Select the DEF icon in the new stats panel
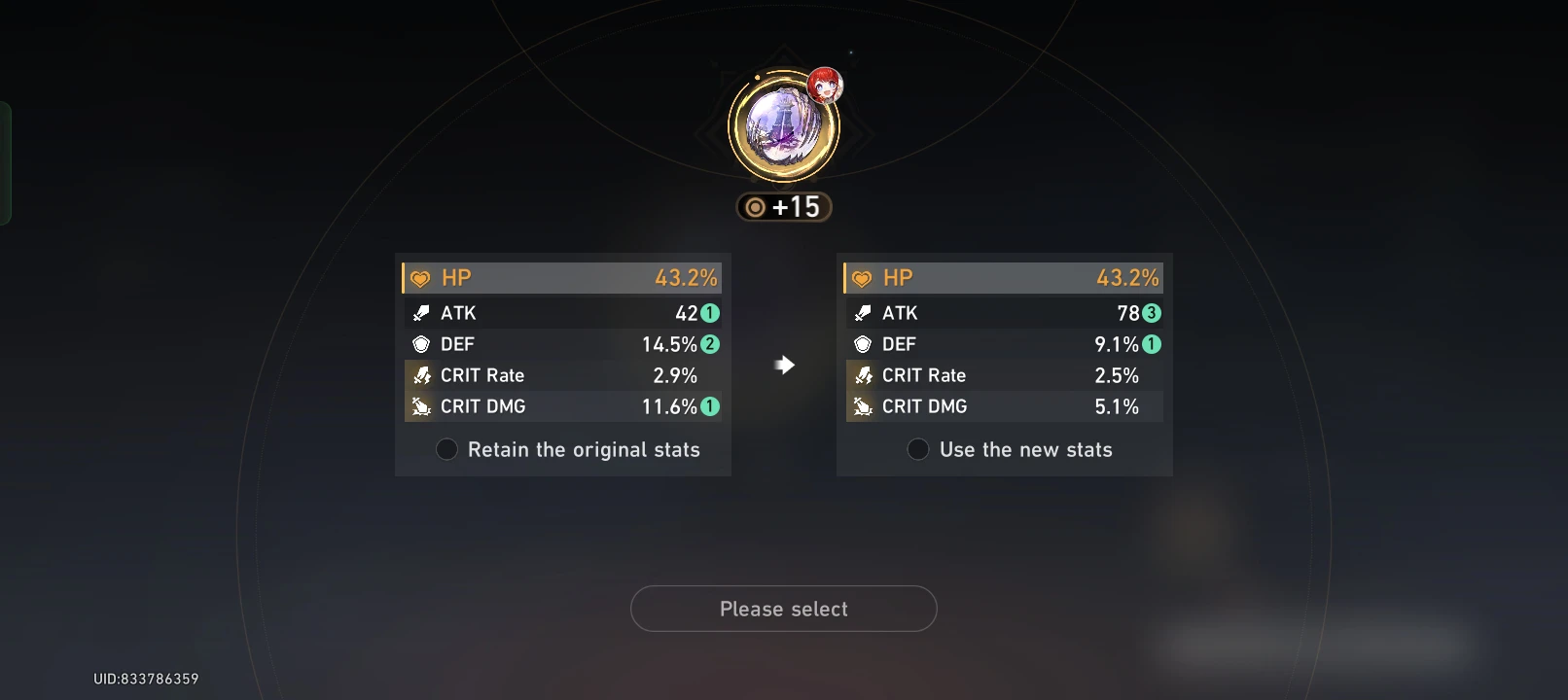Screen dimensions: 1568x700 pos(861,344)
